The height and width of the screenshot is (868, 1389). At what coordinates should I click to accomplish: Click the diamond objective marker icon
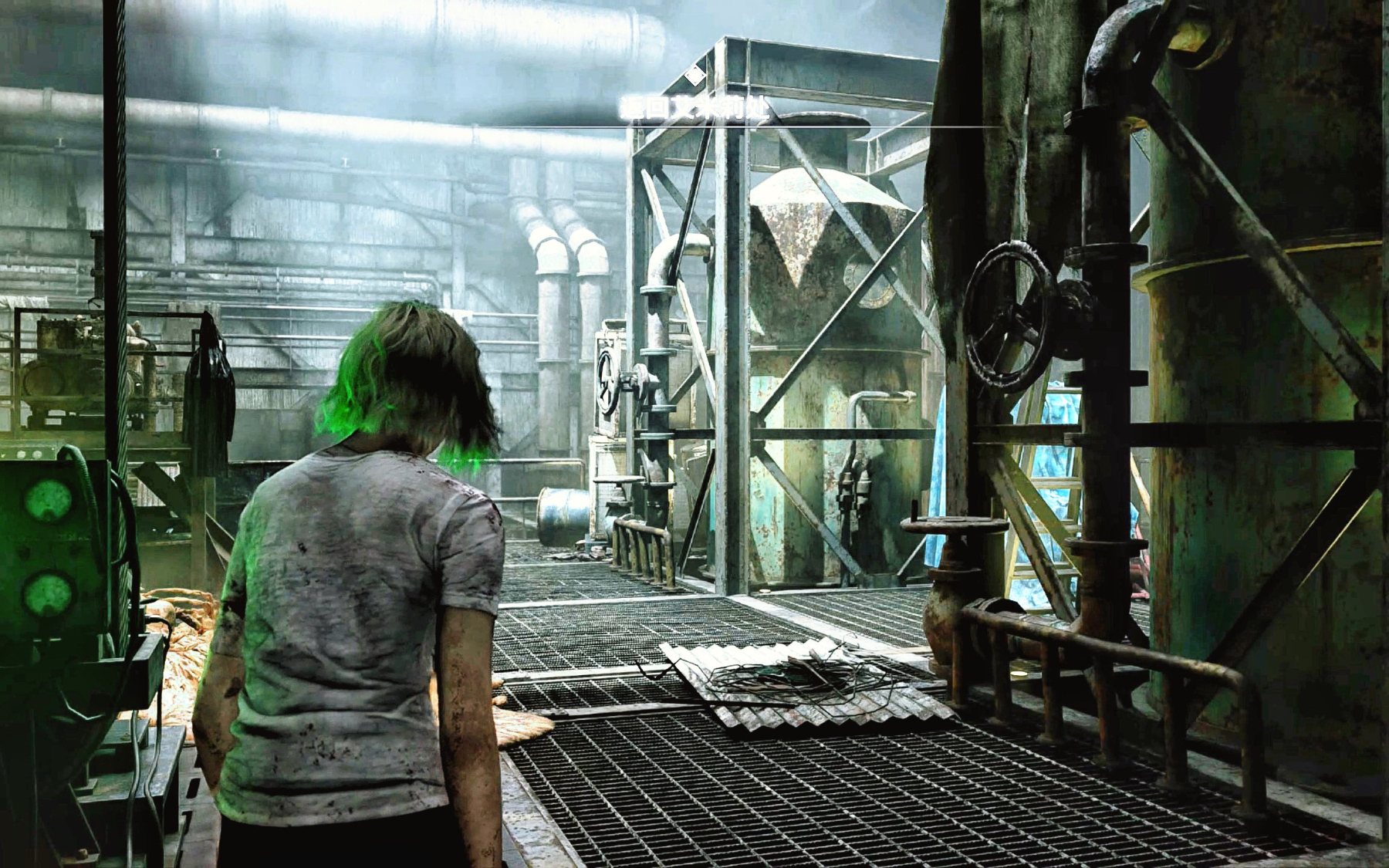[x=694, y=75]
